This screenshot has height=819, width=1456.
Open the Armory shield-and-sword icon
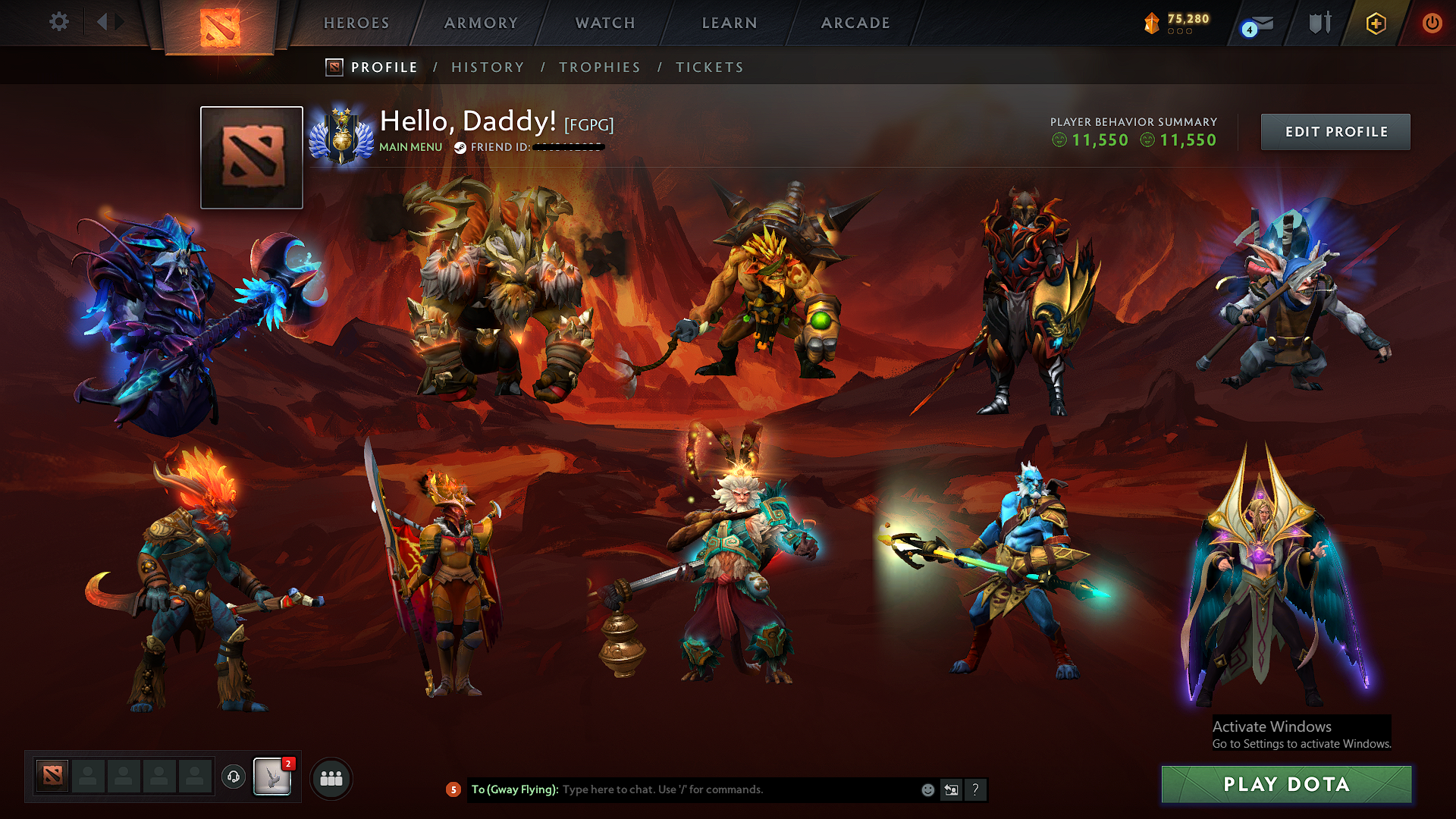coord(1319,23)
